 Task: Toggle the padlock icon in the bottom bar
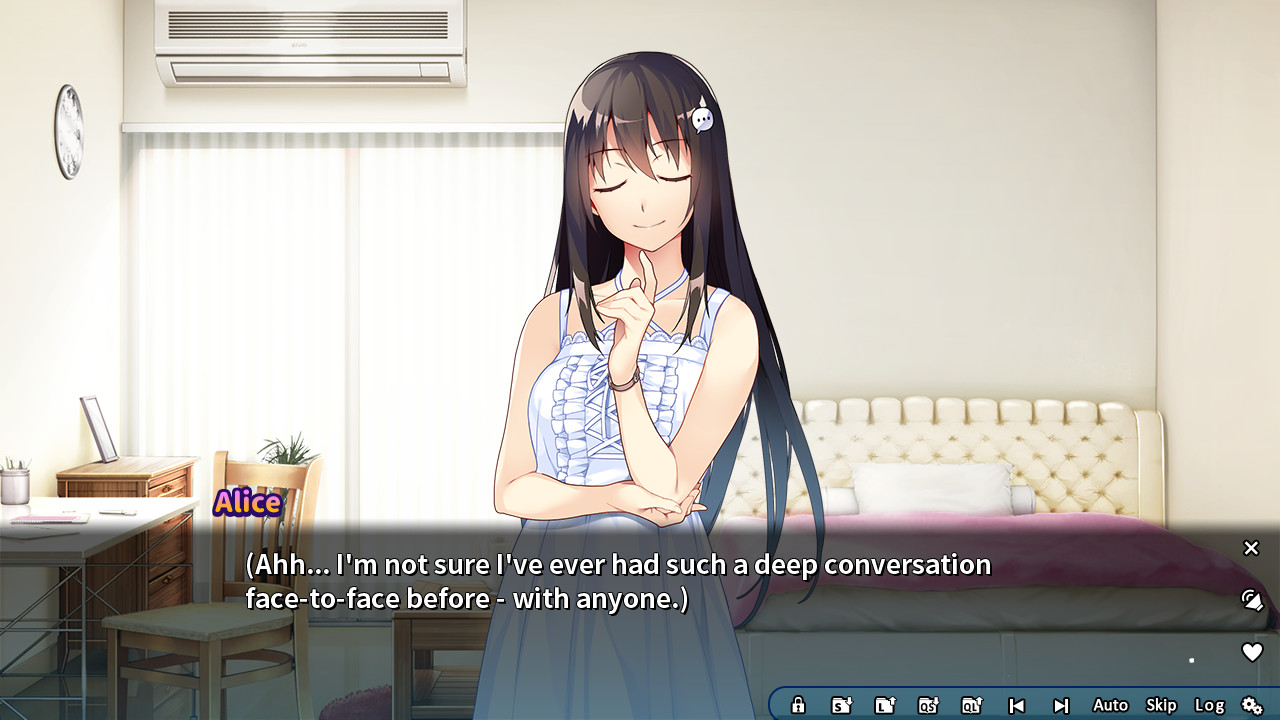pos(798,705)
